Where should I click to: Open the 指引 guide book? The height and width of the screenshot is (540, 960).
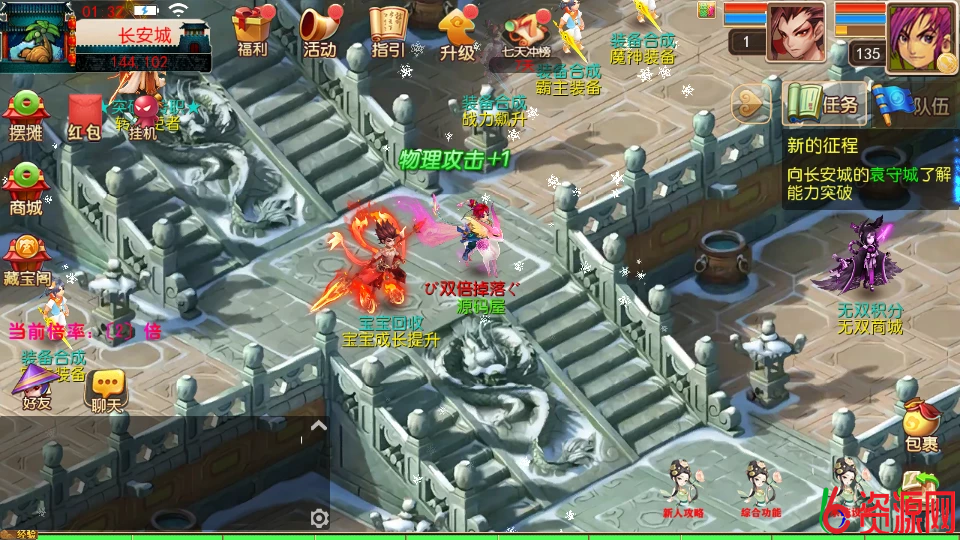point(388,30)
